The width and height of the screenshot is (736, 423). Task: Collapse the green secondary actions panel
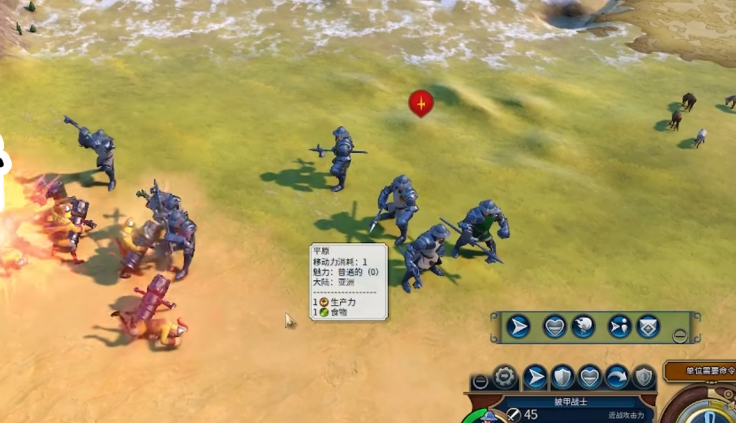point(680,336)
